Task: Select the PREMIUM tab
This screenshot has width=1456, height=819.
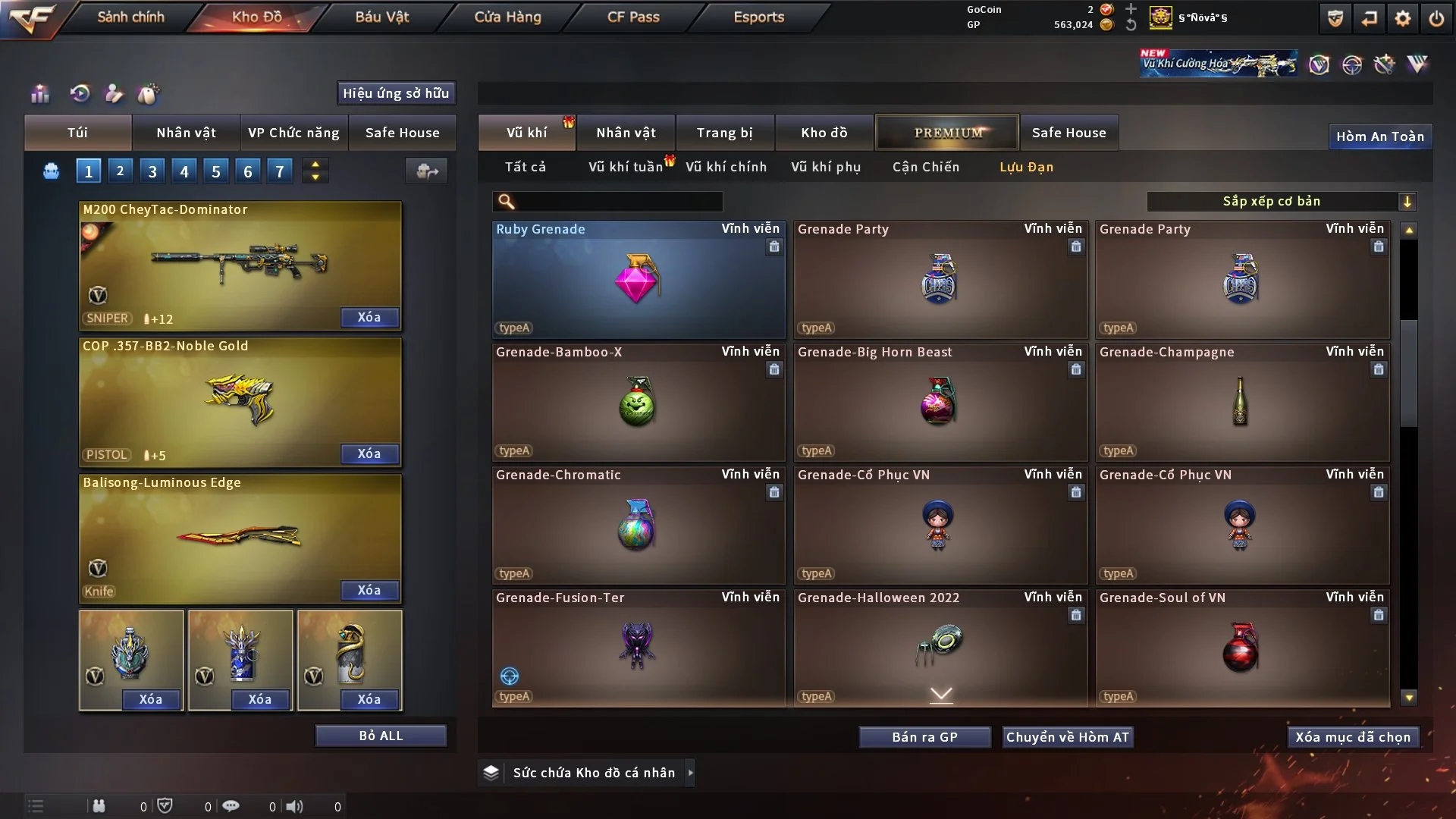Action: click(x=947, y=133)
